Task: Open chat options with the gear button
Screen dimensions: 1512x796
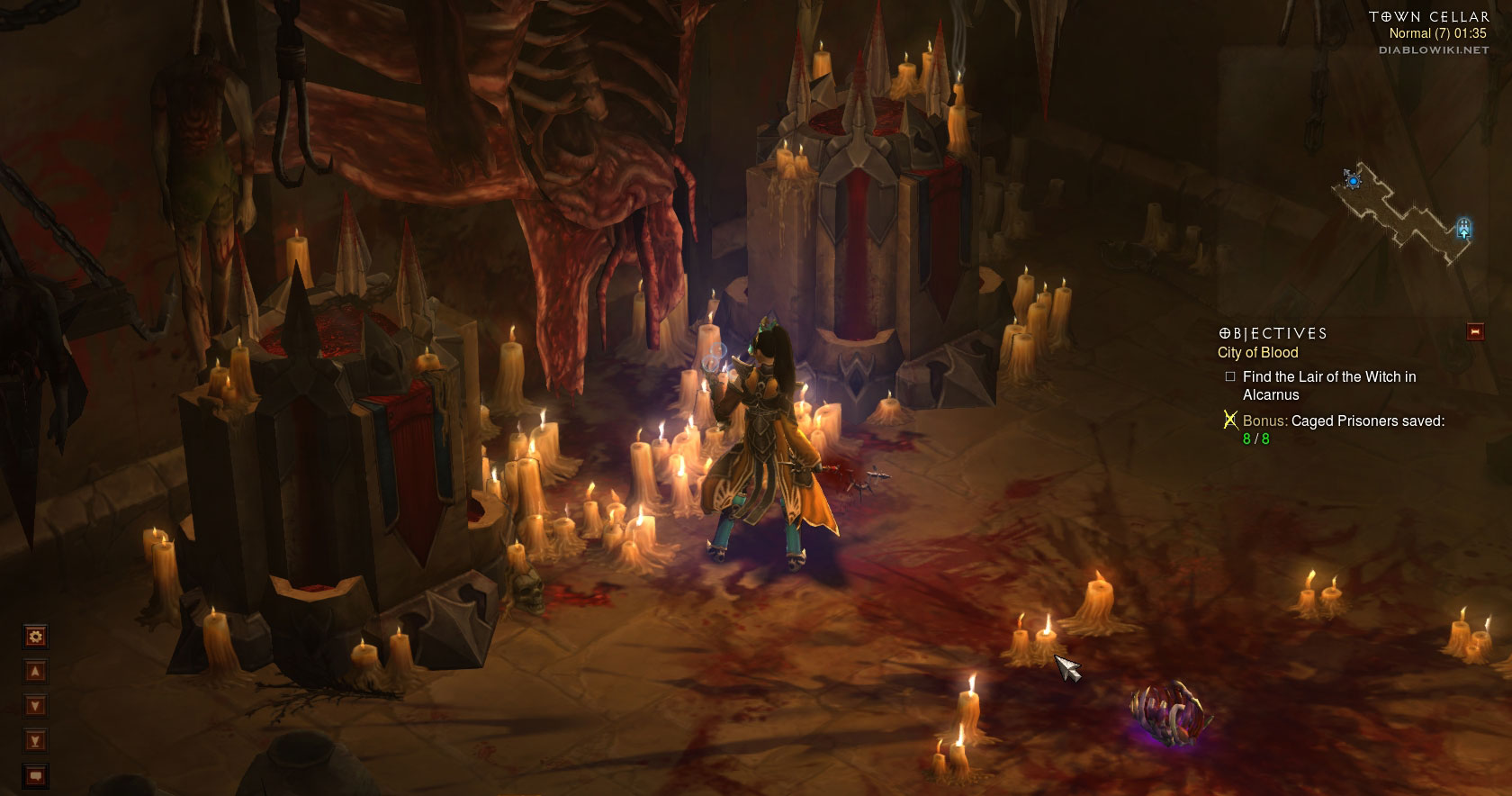Action: [36, 638]
